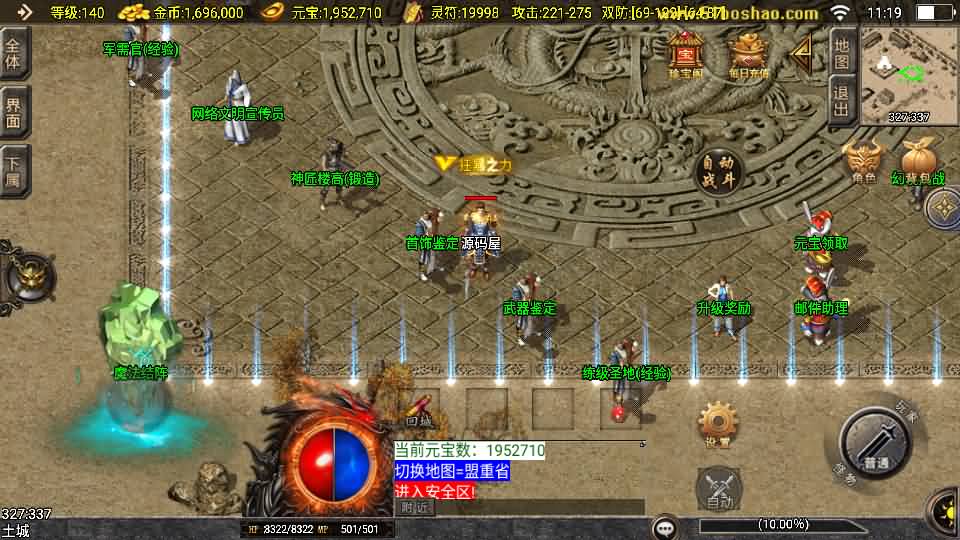Select the 下属 tab on the left
960x540 pixels.
coord(13,170)
